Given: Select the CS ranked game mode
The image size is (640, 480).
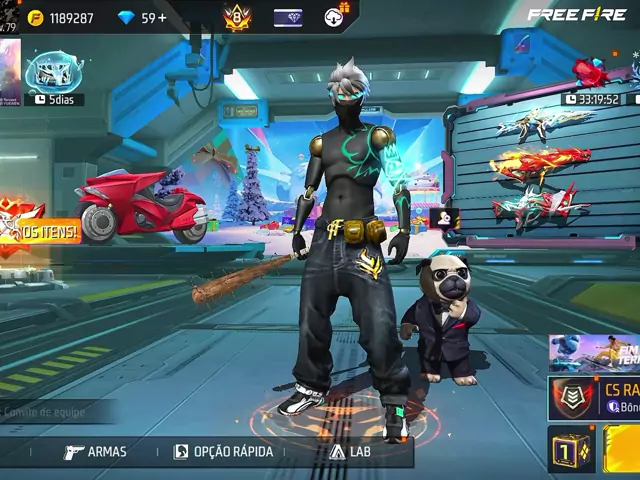Looking at the screenshot, I should (x=596, y=398).
